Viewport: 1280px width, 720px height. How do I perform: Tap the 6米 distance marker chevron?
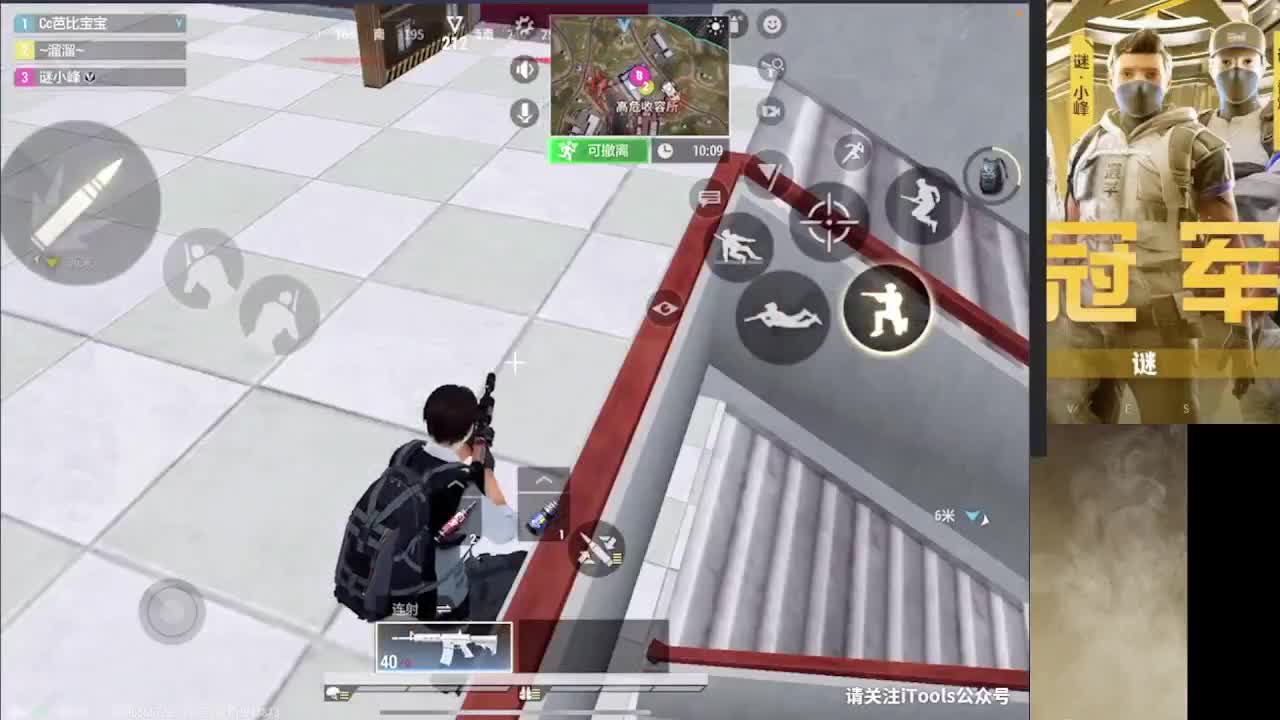tap(971, 515)
